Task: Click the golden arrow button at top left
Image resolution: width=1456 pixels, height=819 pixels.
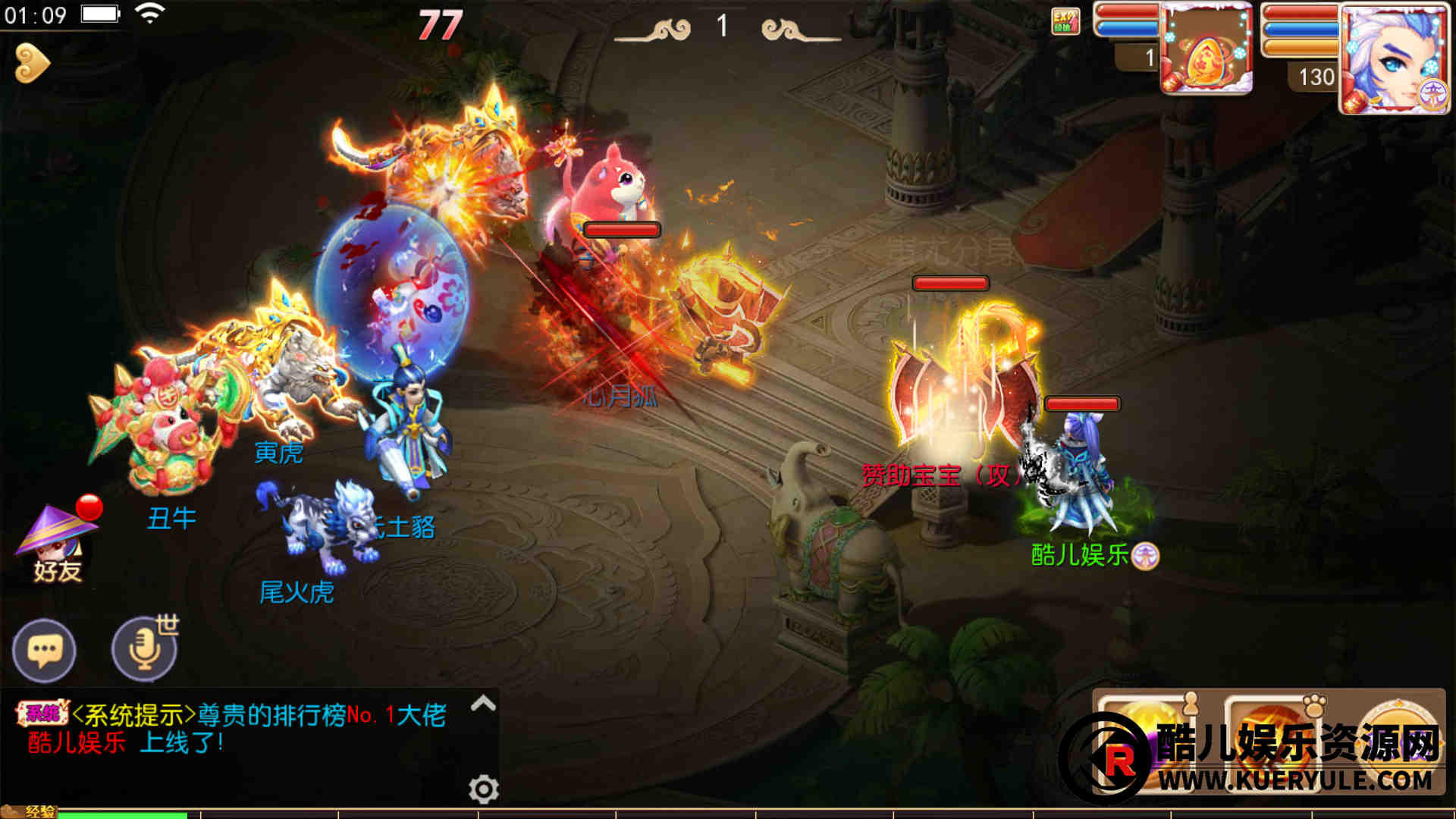Action: click(33, 64)
